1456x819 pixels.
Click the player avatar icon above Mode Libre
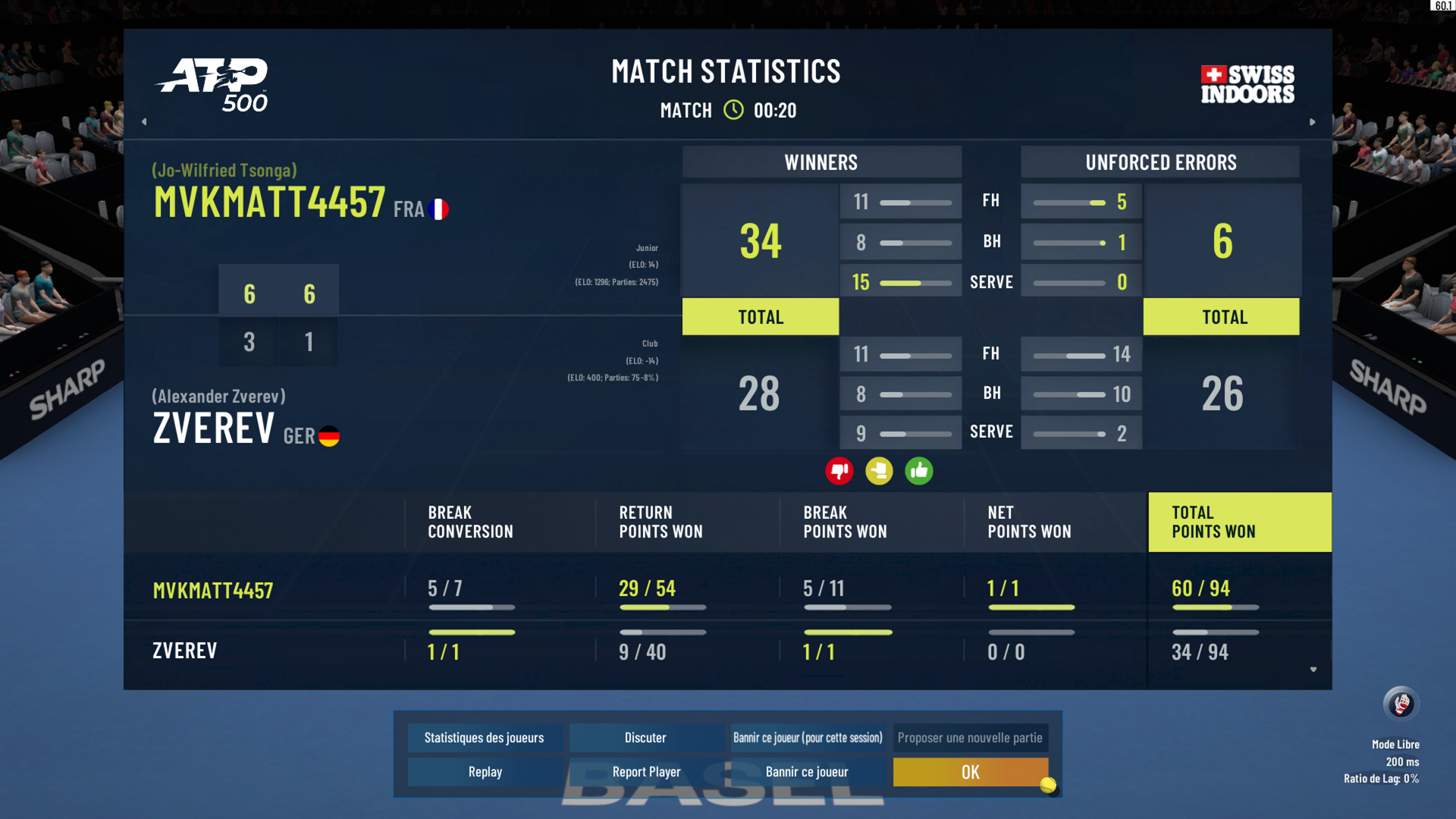click(1401, 704)
